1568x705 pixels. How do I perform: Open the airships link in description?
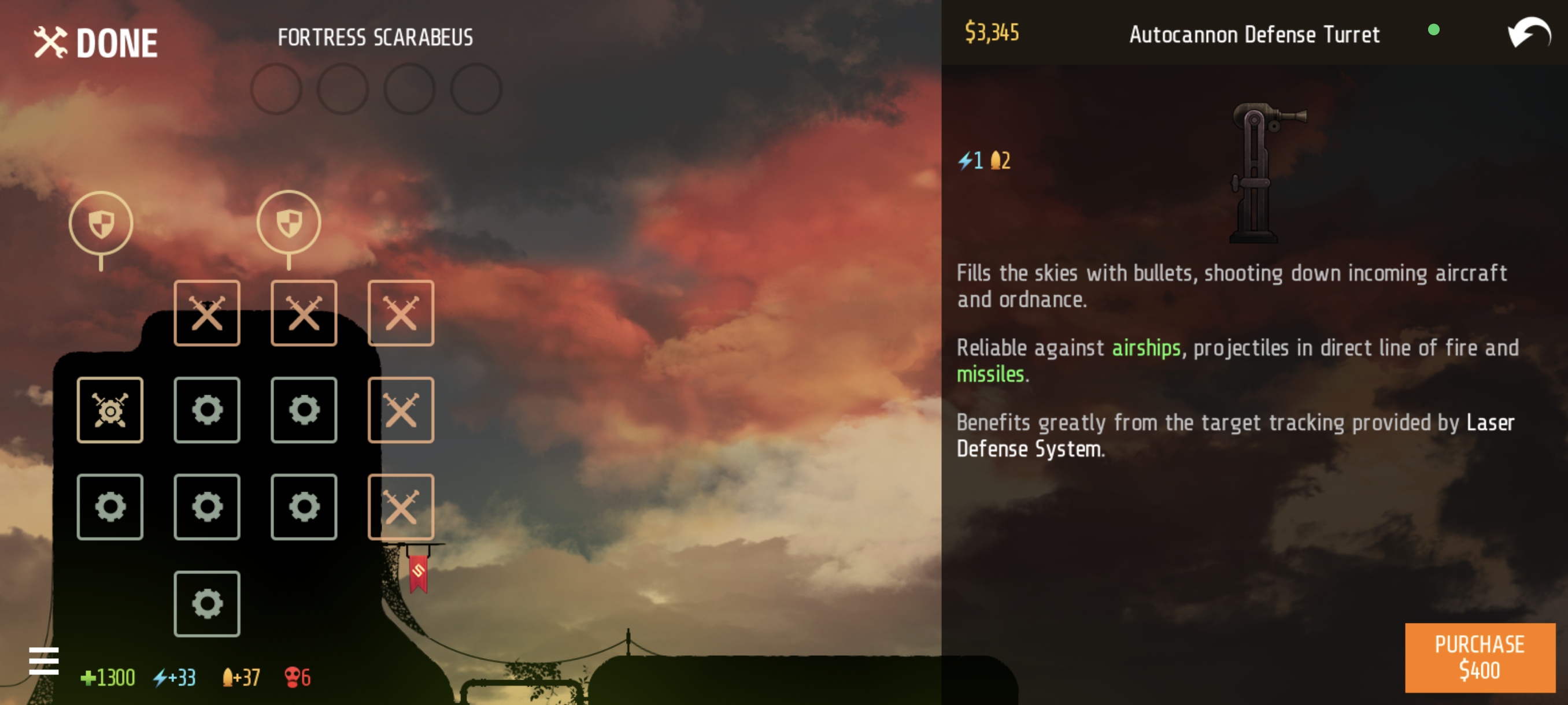click(1147, 348)
